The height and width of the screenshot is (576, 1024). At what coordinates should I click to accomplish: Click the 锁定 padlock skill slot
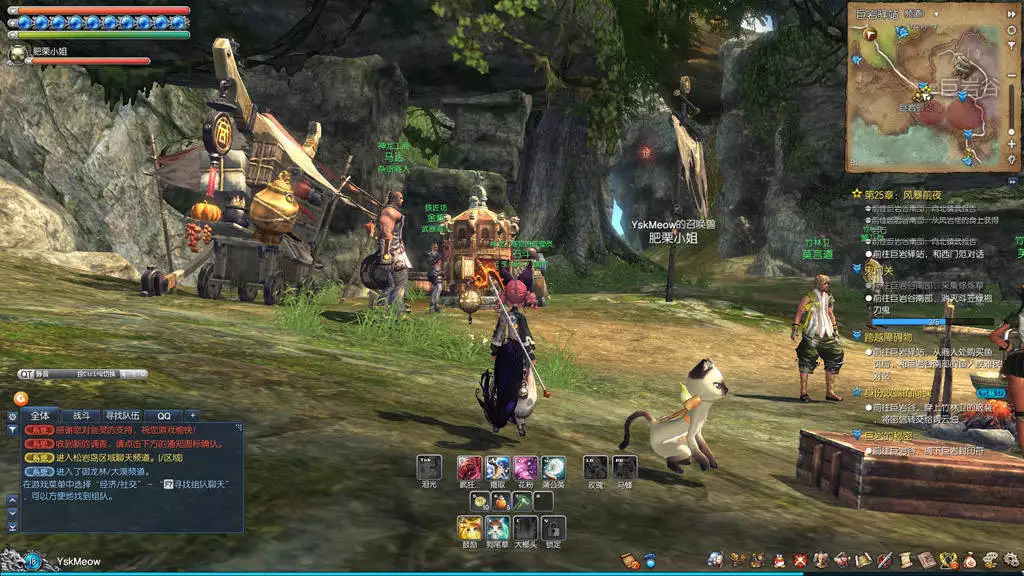pyautogui.click(x=554, y=528)
